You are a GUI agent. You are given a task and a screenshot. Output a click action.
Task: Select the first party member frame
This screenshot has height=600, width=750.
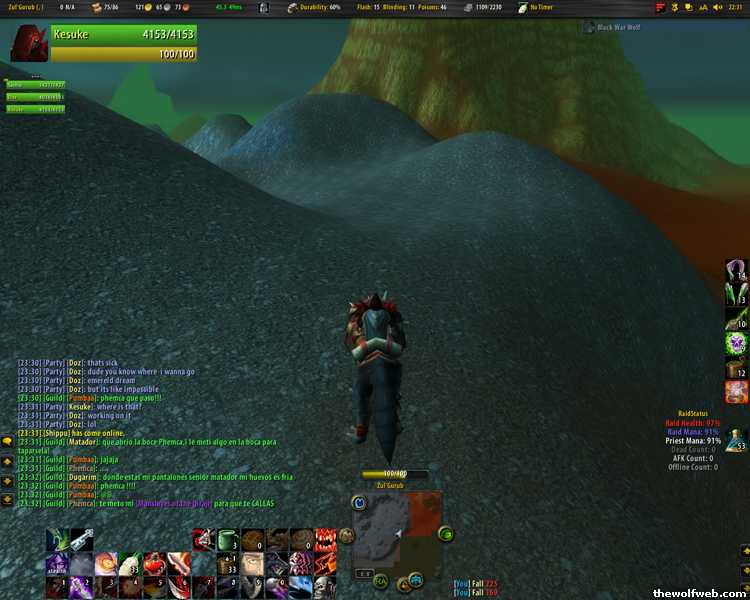(x=34, y=85)
